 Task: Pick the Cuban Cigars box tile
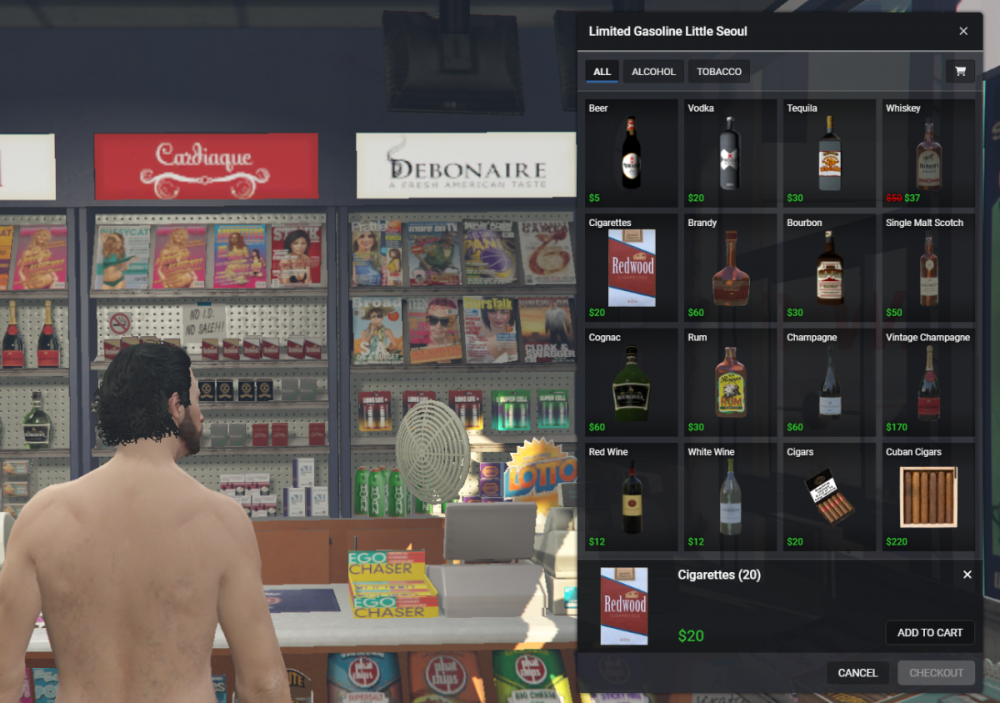(928, 497)
